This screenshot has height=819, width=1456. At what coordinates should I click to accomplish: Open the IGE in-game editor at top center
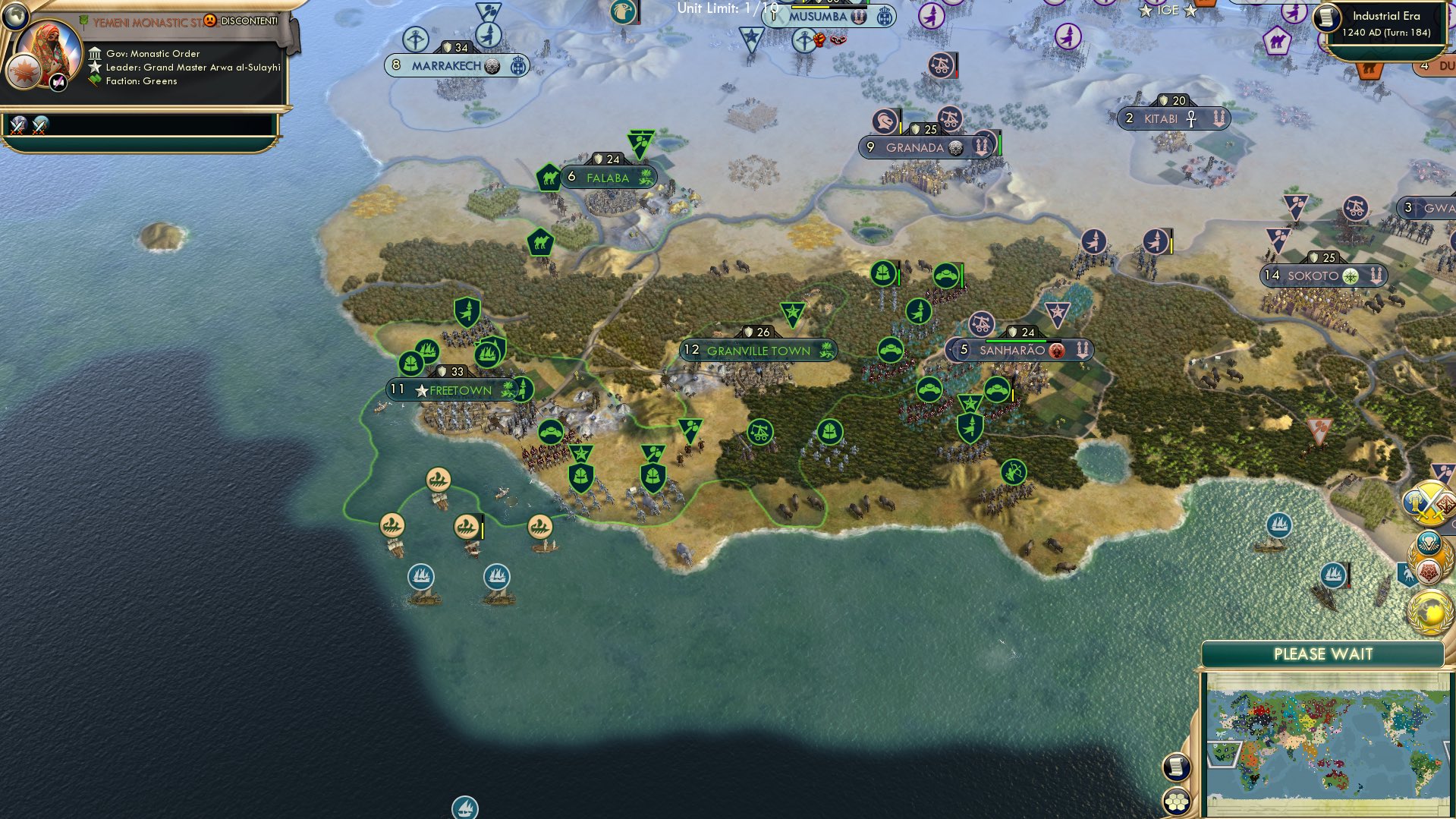(x=1168, y=11)
